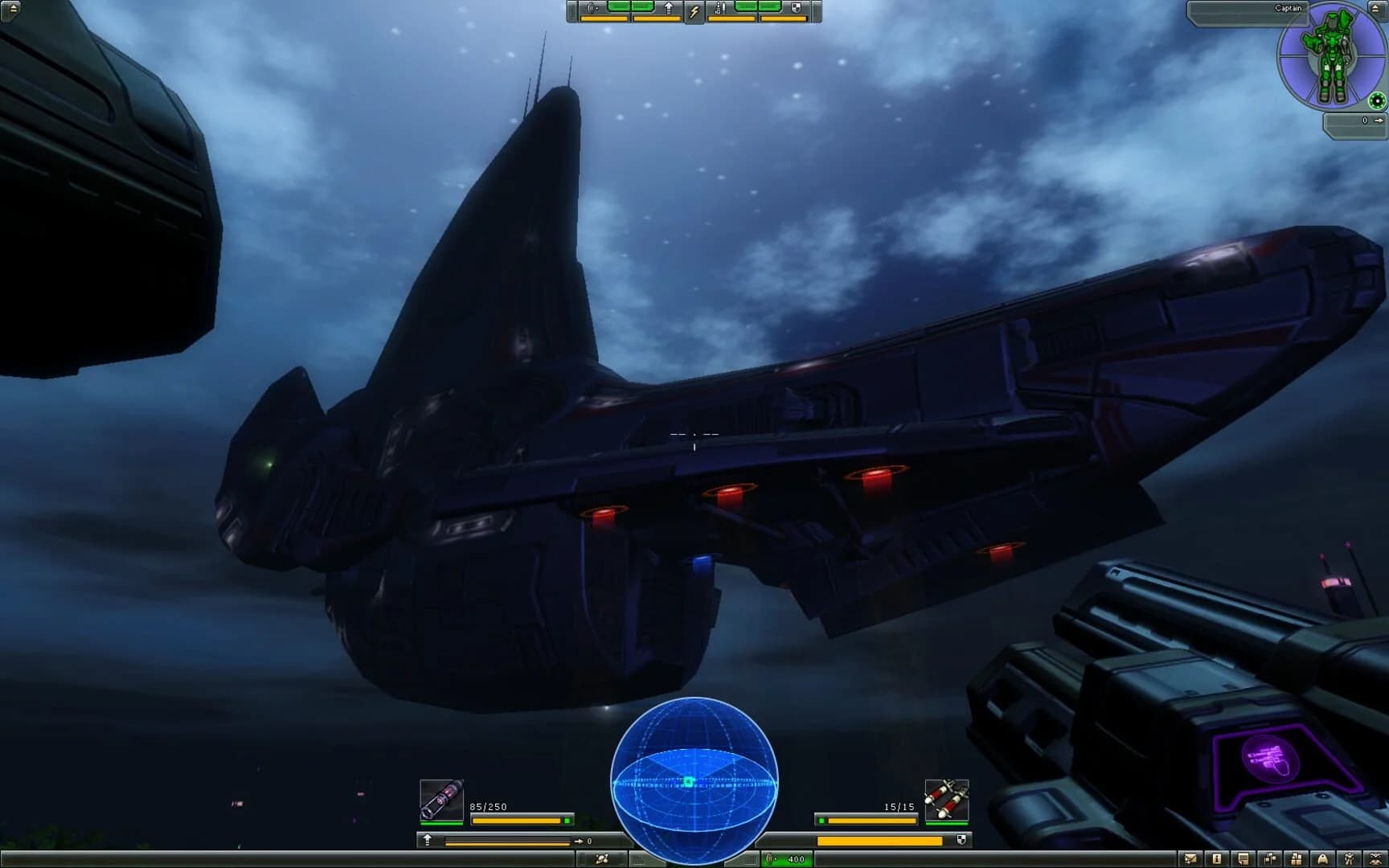Select the Captain tab above the minimap
This screenshot has height=868, width=1389.
(x=1289, y=7)
